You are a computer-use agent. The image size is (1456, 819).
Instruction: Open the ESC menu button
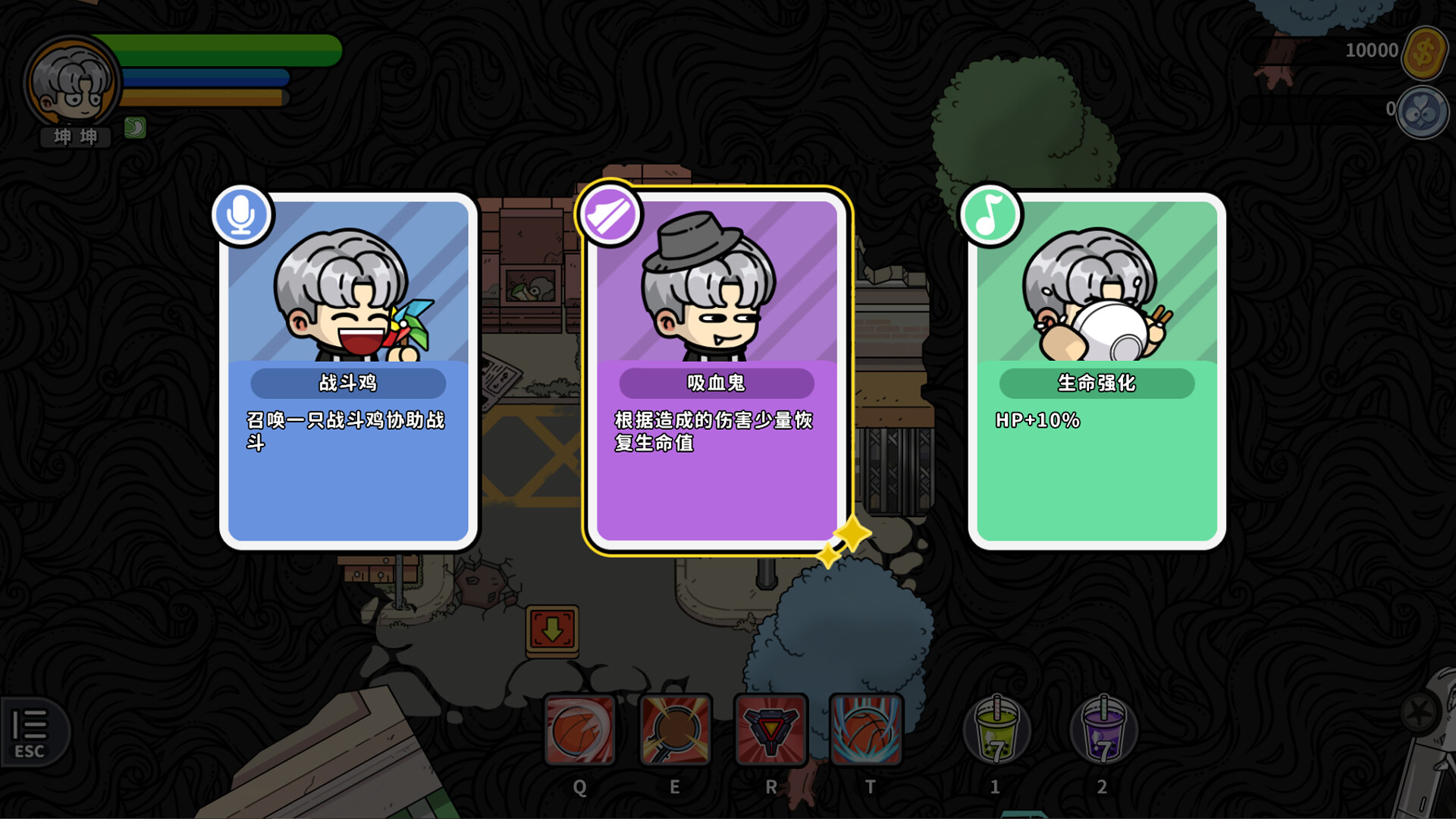click(31, 732)
